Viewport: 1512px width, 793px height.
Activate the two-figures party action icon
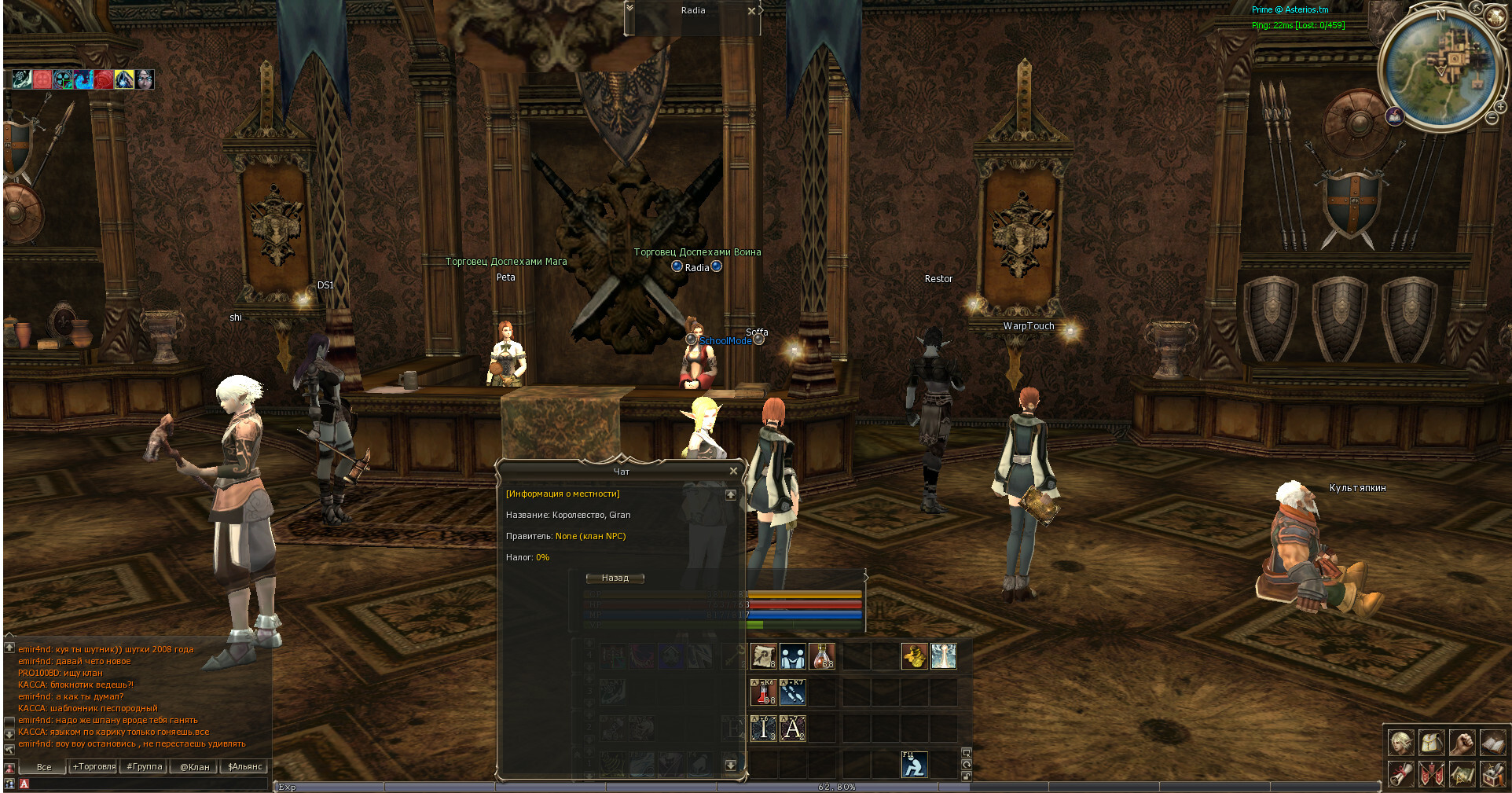[x=792, y=655]
